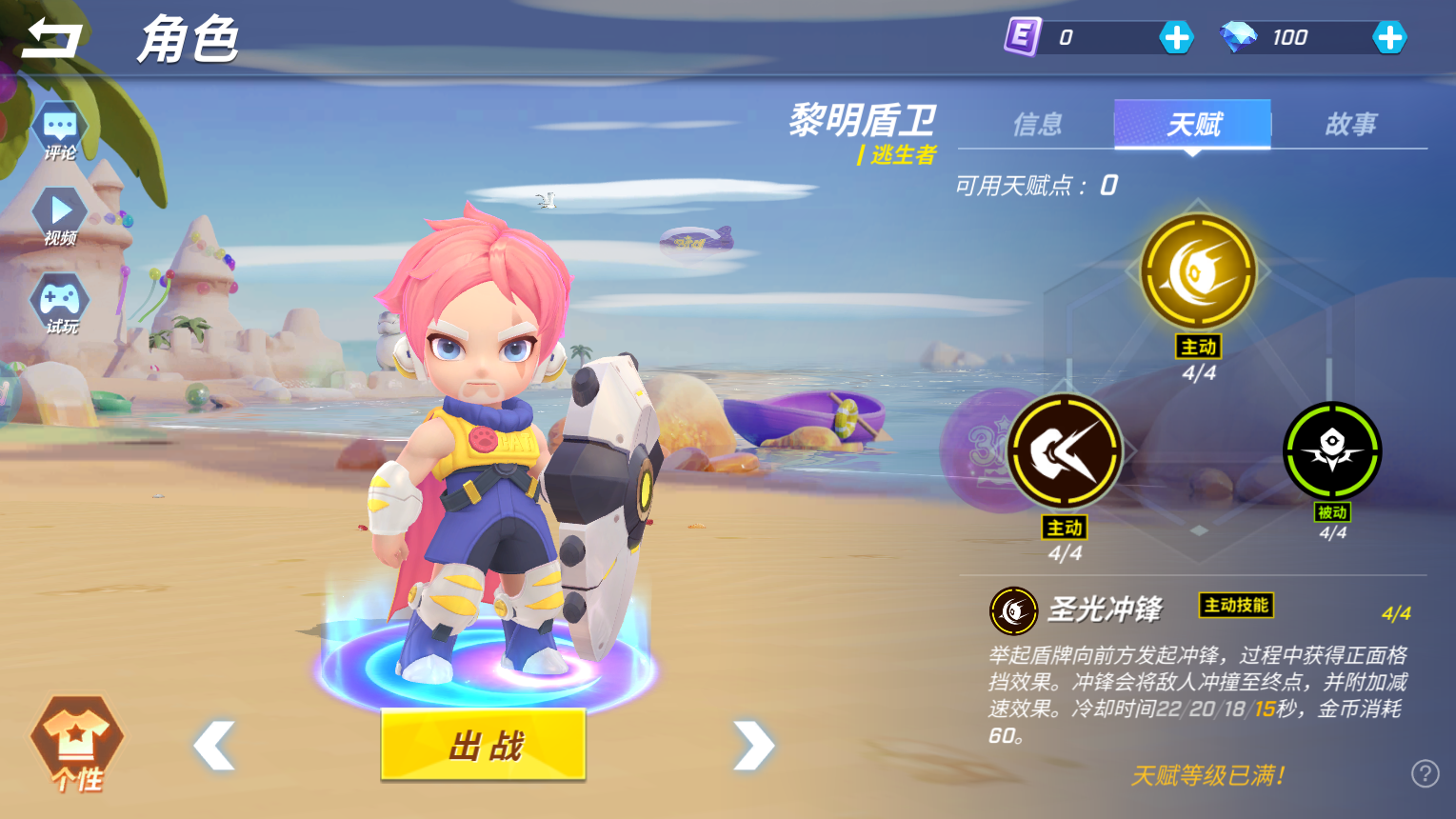
Task: Select the 天赋 talent tab
Action: click(1193, 124)
